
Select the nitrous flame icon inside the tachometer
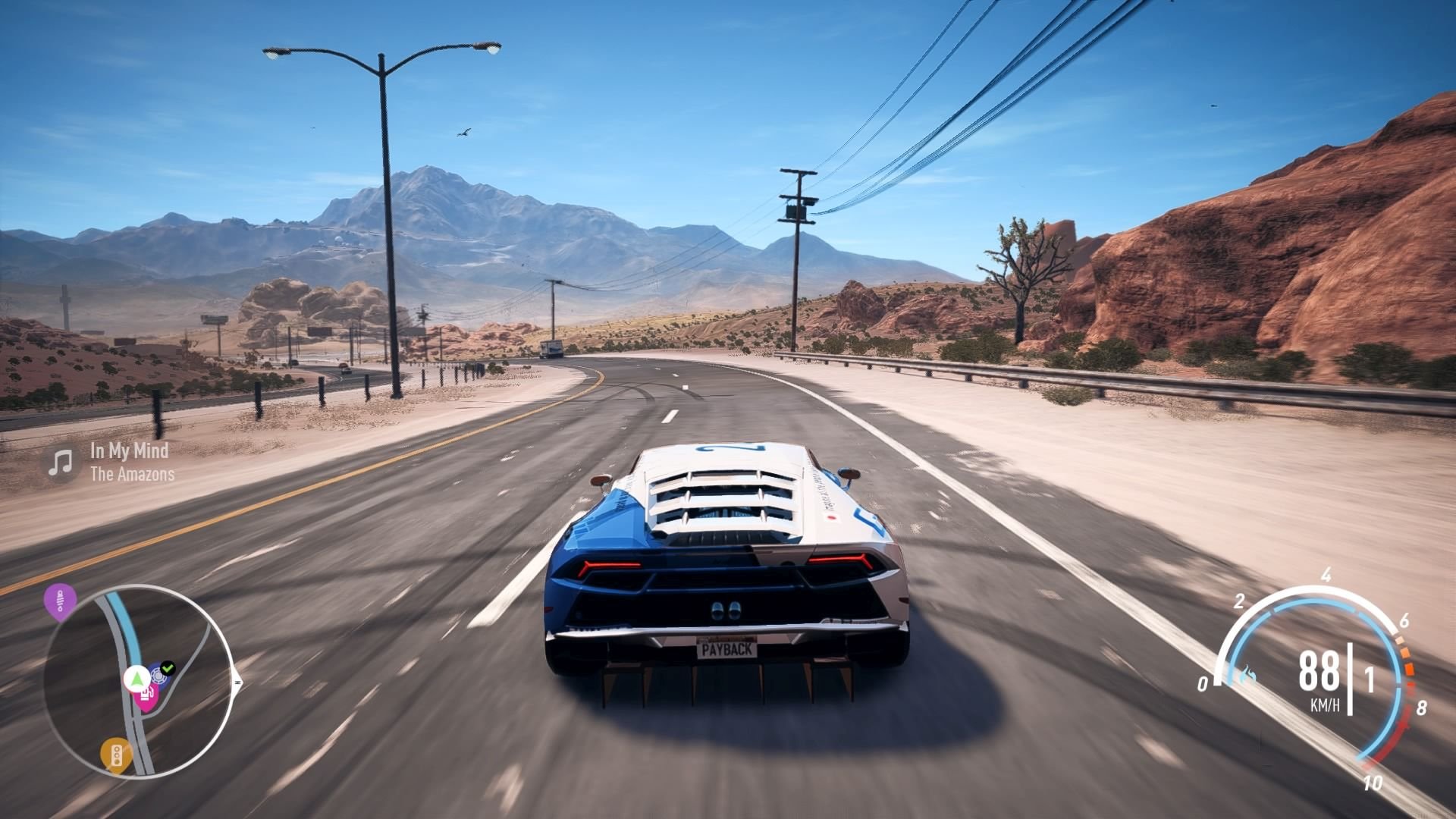(x=1248, y=673)
